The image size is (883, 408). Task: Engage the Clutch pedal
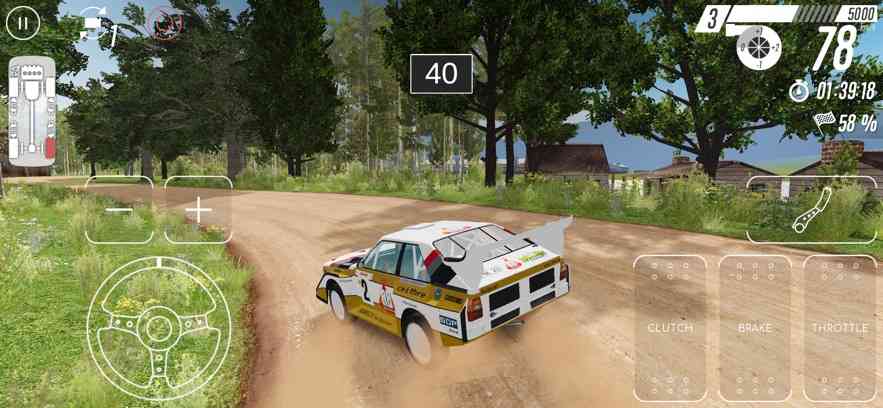tap(670, 328)
